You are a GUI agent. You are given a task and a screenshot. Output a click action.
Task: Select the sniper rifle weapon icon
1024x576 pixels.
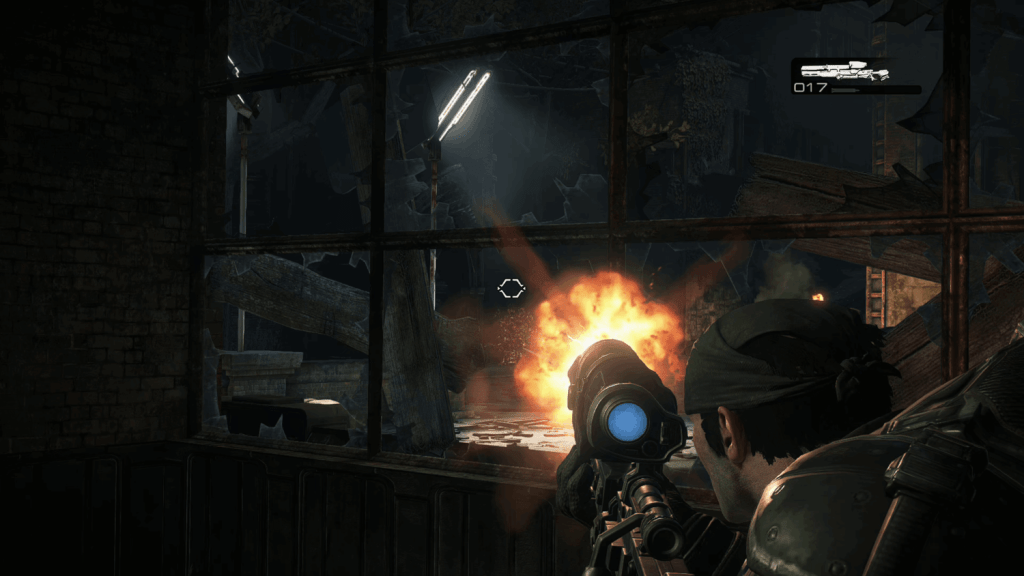[x=845, y=70]
